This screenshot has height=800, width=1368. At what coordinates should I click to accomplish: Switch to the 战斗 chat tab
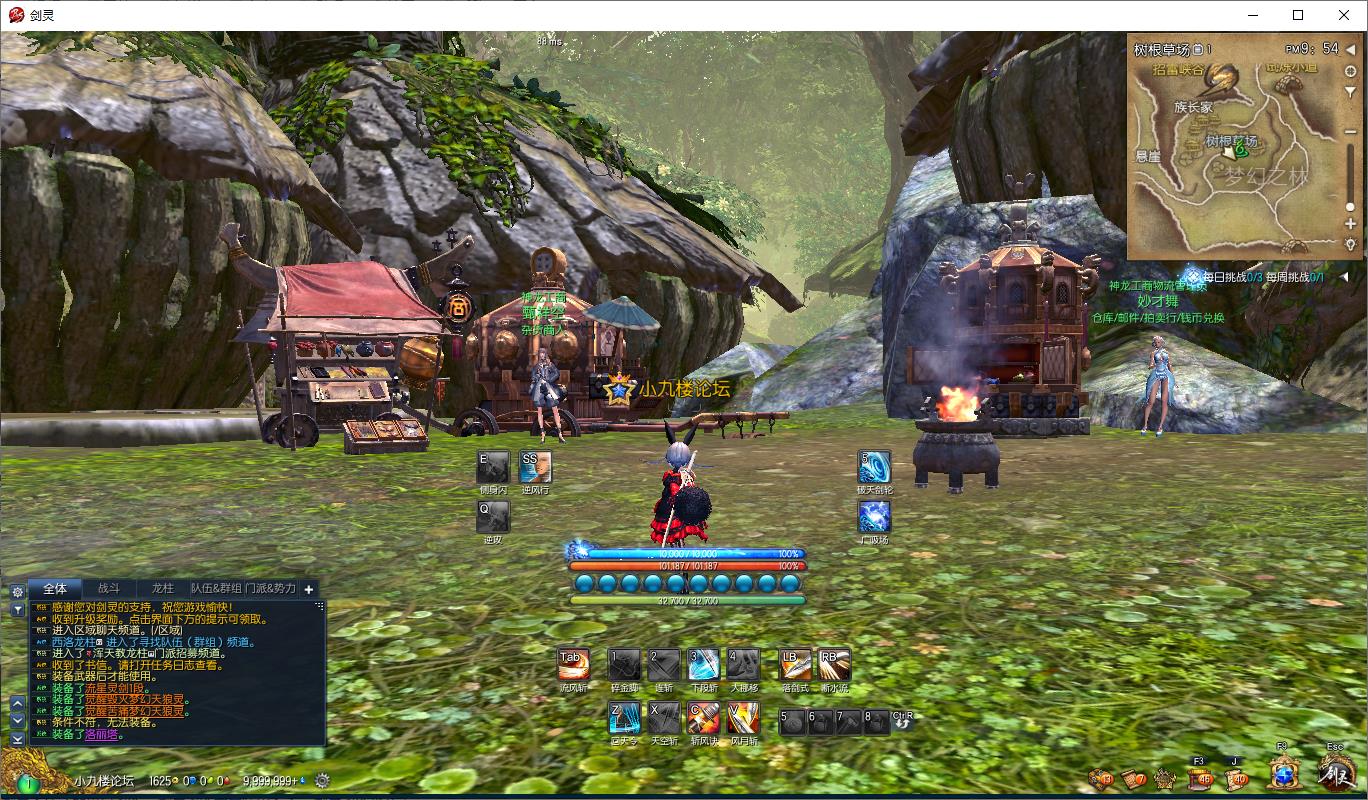tap(108, 589)
